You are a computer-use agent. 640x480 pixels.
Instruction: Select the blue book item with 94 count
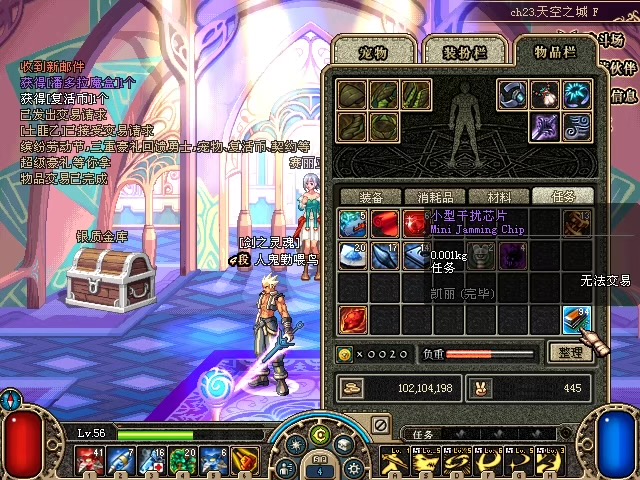point(576,320)
